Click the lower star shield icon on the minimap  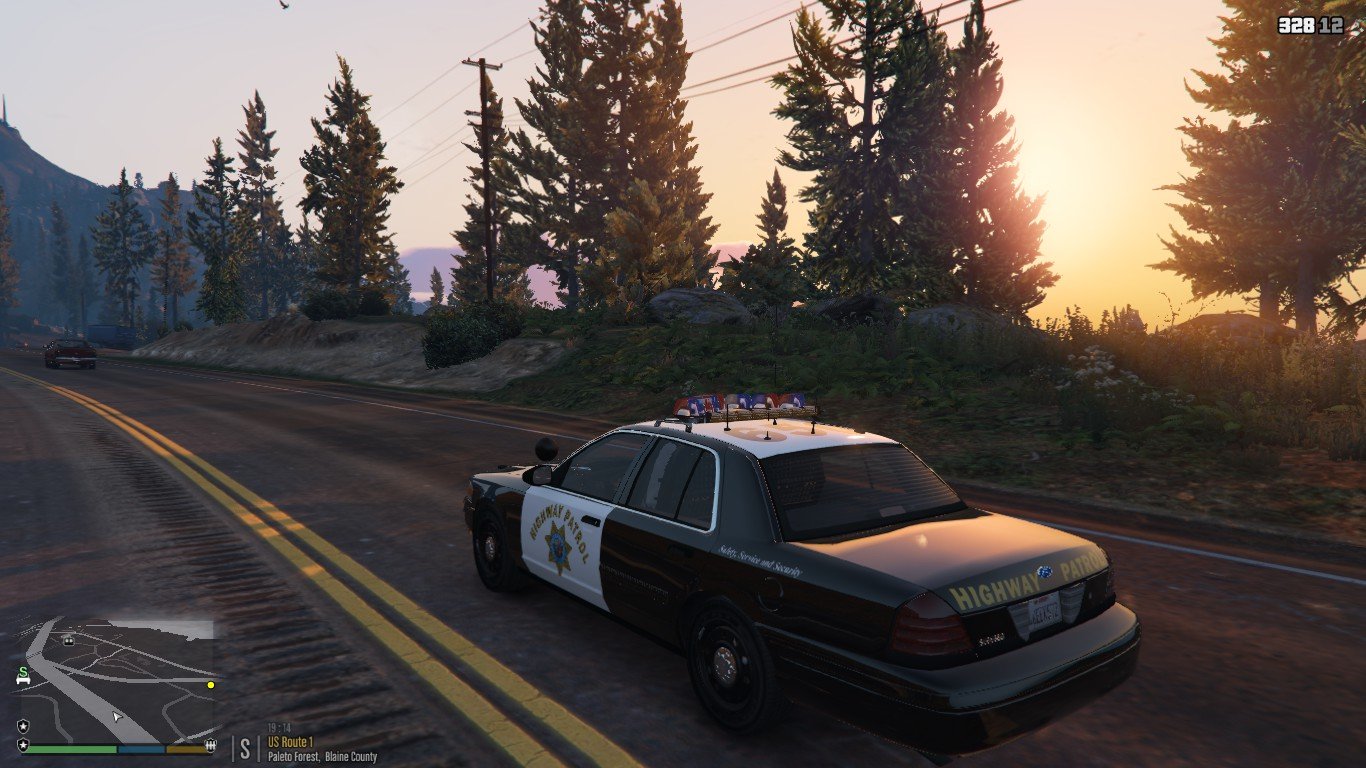(x=23, y=746)
